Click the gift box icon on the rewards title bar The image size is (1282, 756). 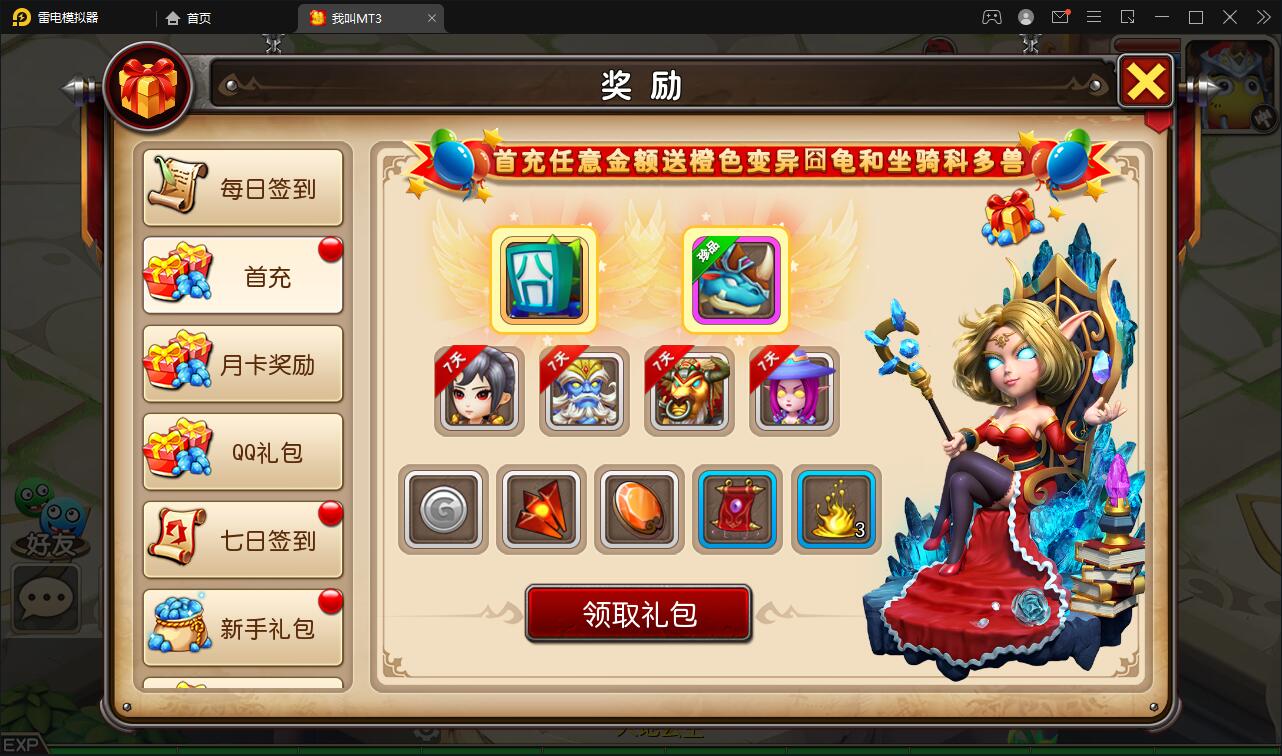click(x=149, y=87)
